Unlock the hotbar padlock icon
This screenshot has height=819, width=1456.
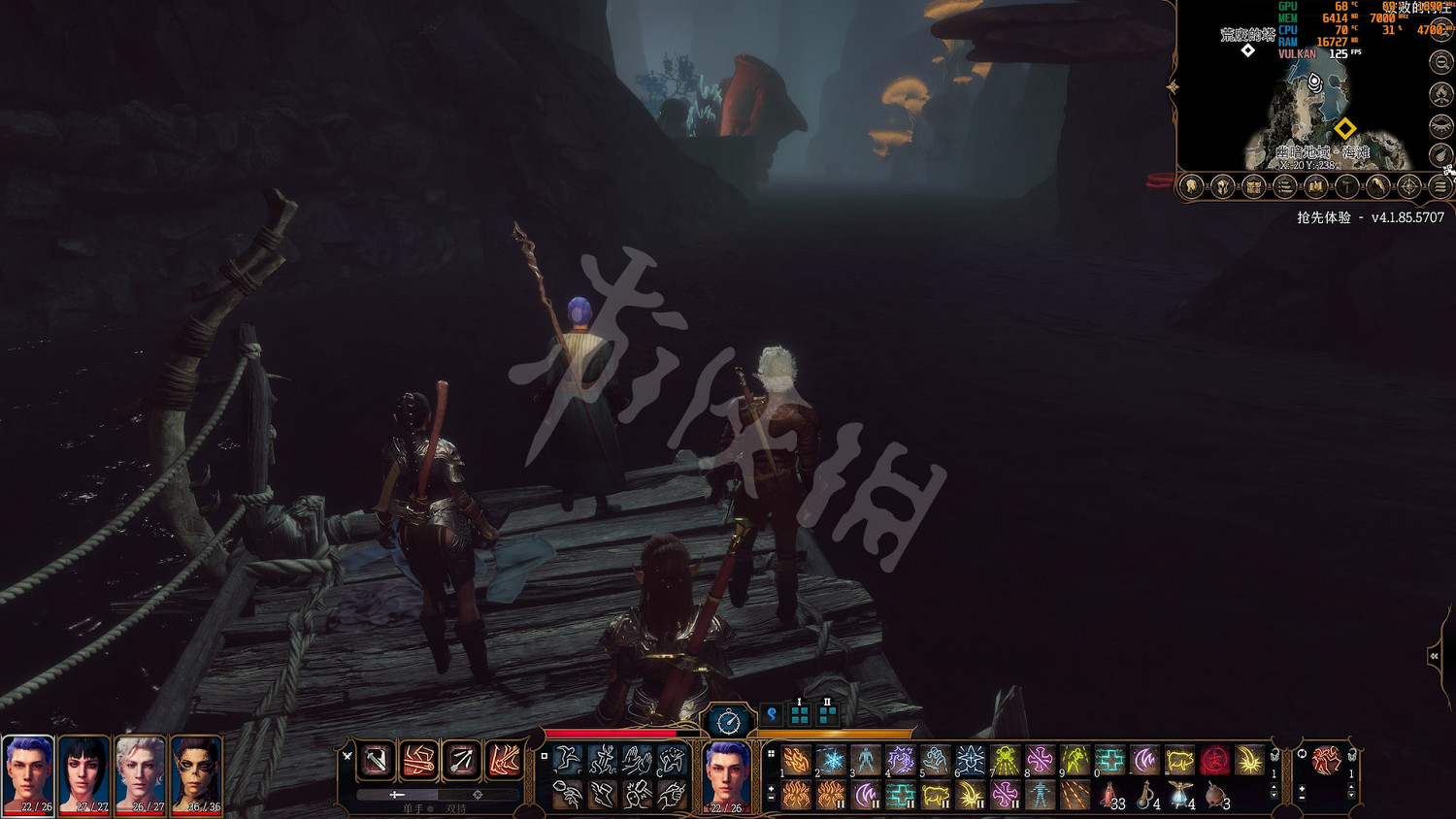pyautogui.click(x=1274, y=755)
